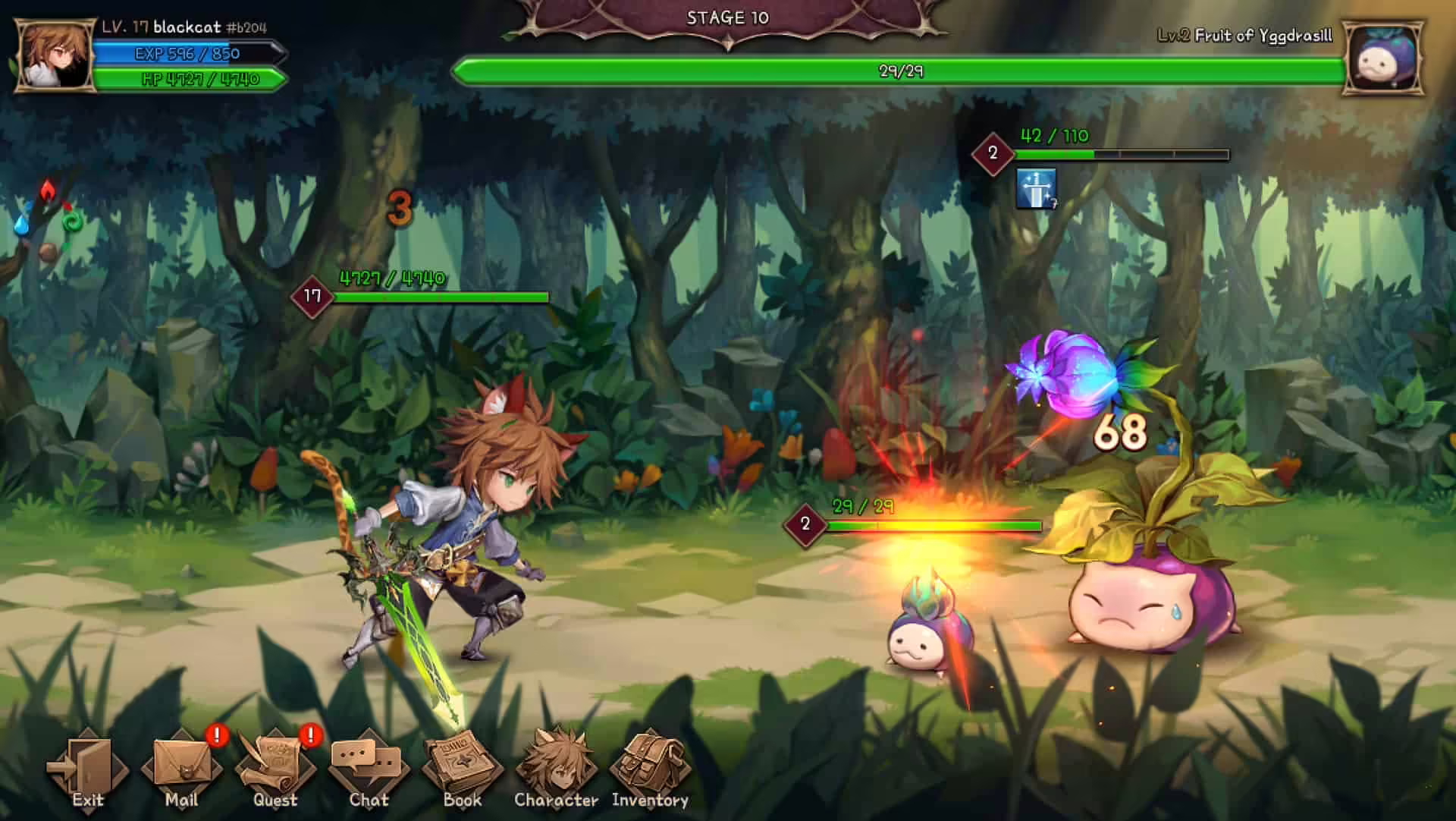Viewport: 1456px width, 821px height.
Task: Open the Chat window
Action: pos(369,768)
